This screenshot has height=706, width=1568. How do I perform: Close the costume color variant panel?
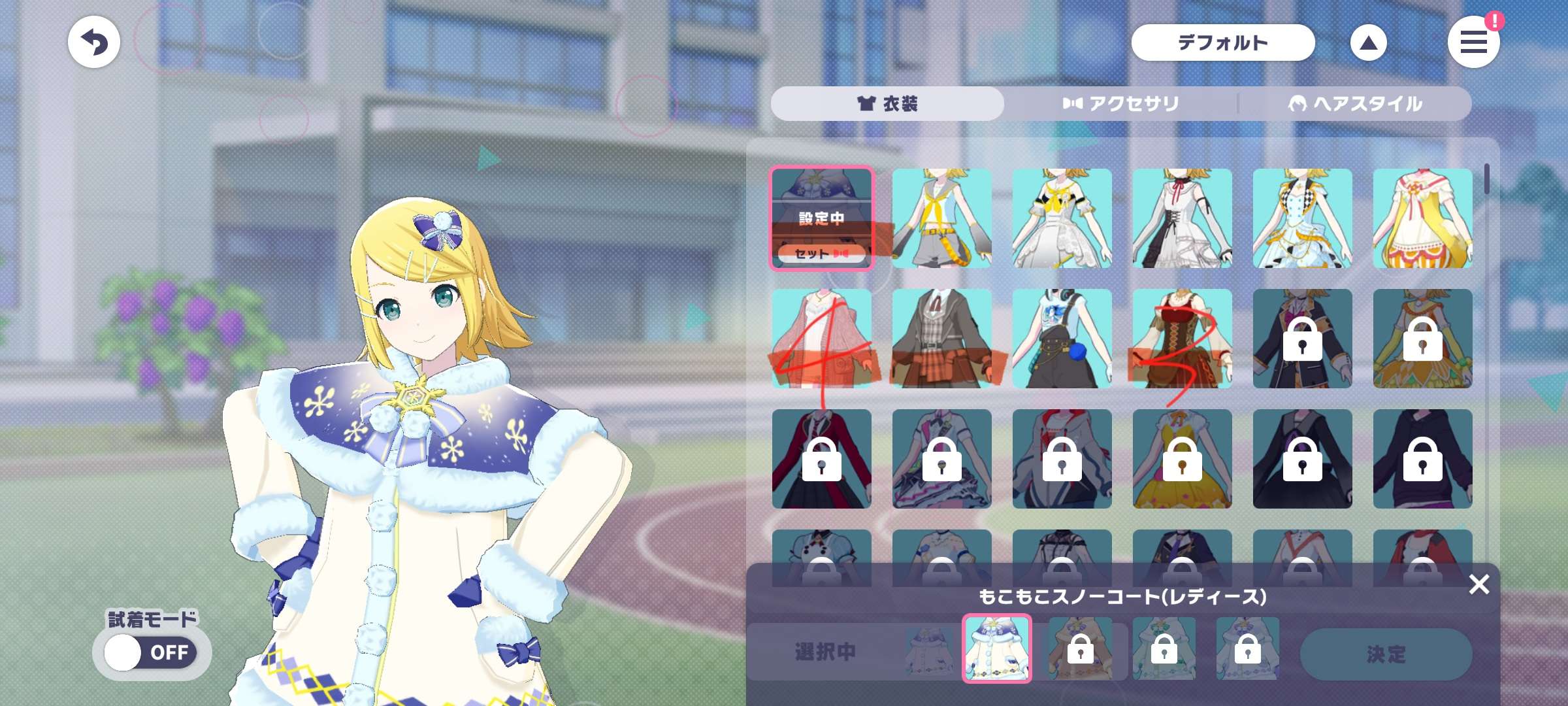click(x=1478, y=584)
